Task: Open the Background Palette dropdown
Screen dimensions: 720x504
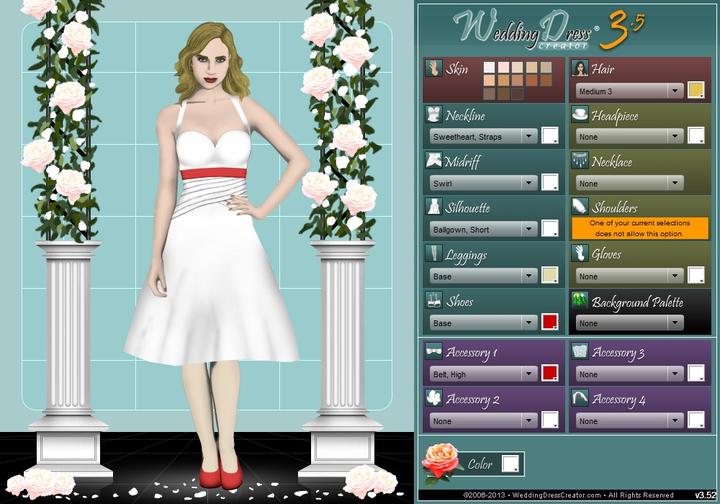Action: pos(627,322)
